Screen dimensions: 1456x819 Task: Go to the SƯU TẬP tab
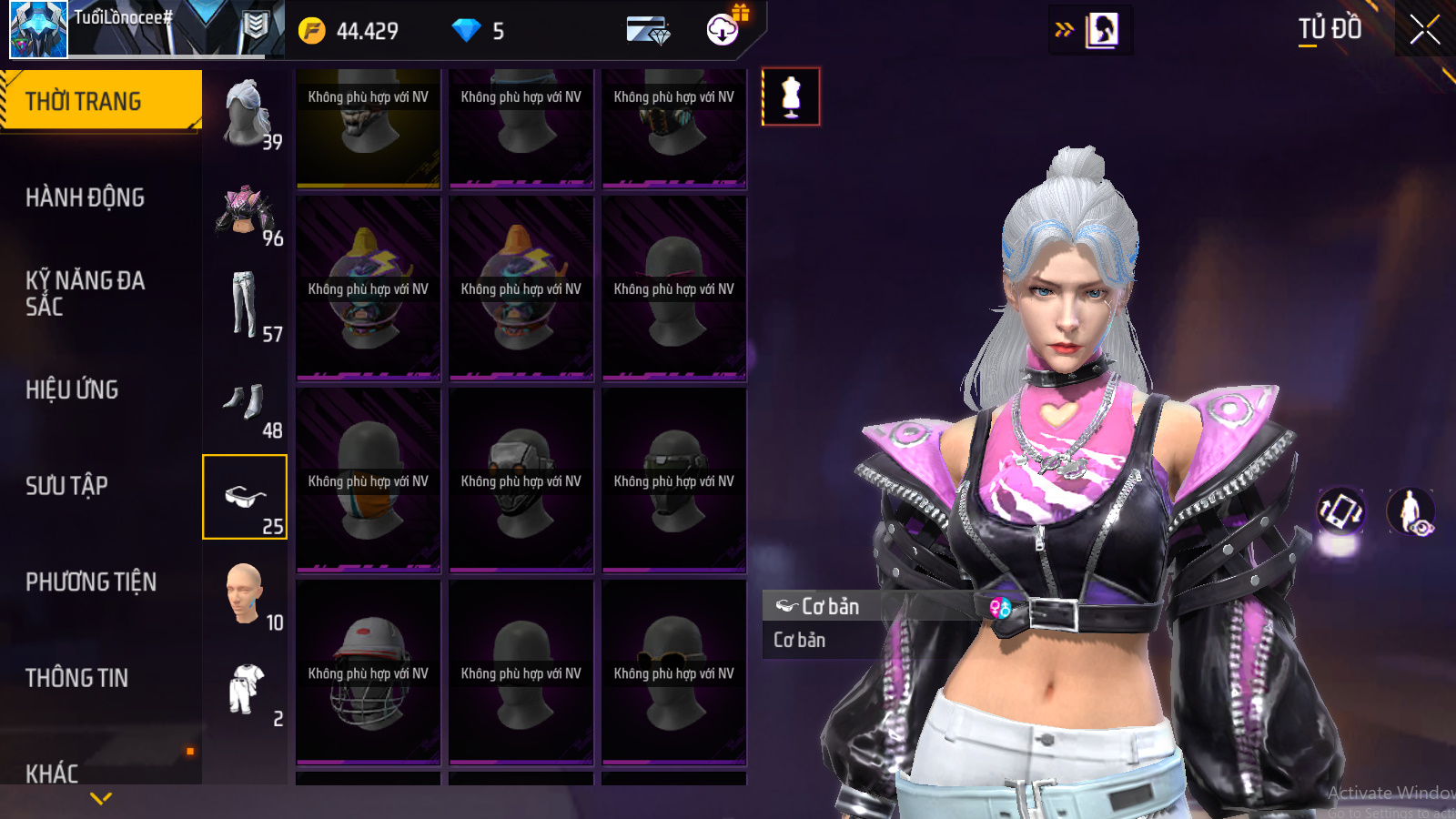point(66,486)
